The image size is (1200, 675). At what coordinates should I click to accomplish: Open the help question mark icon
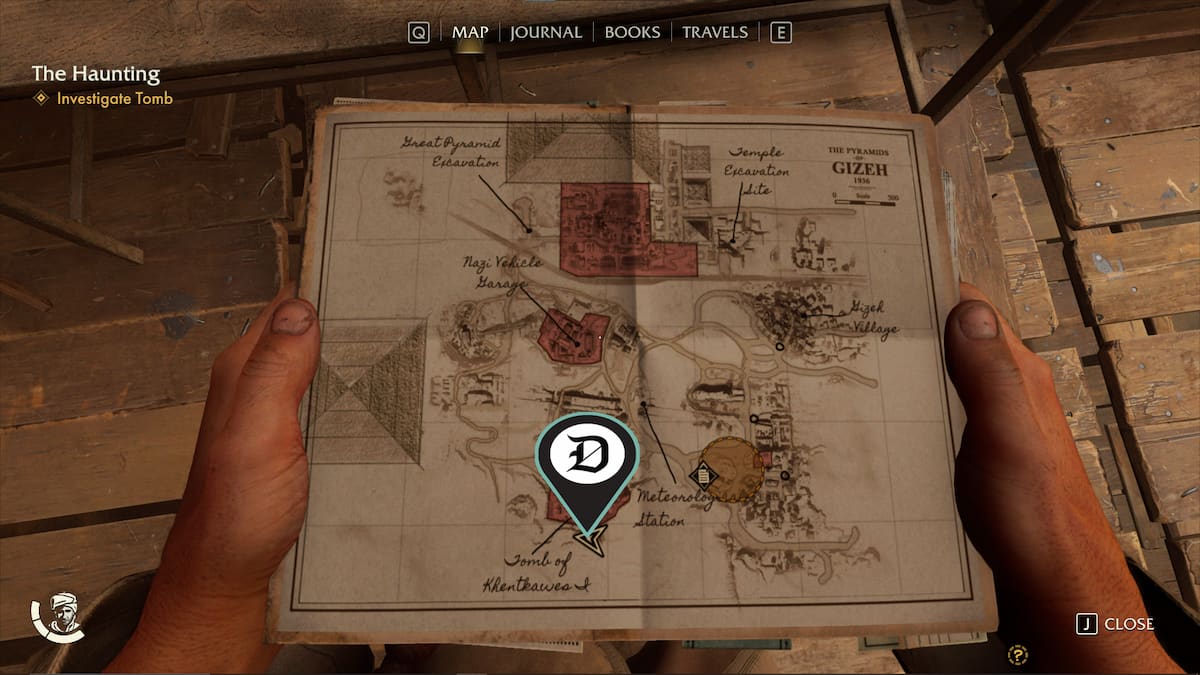[1019, 656]
